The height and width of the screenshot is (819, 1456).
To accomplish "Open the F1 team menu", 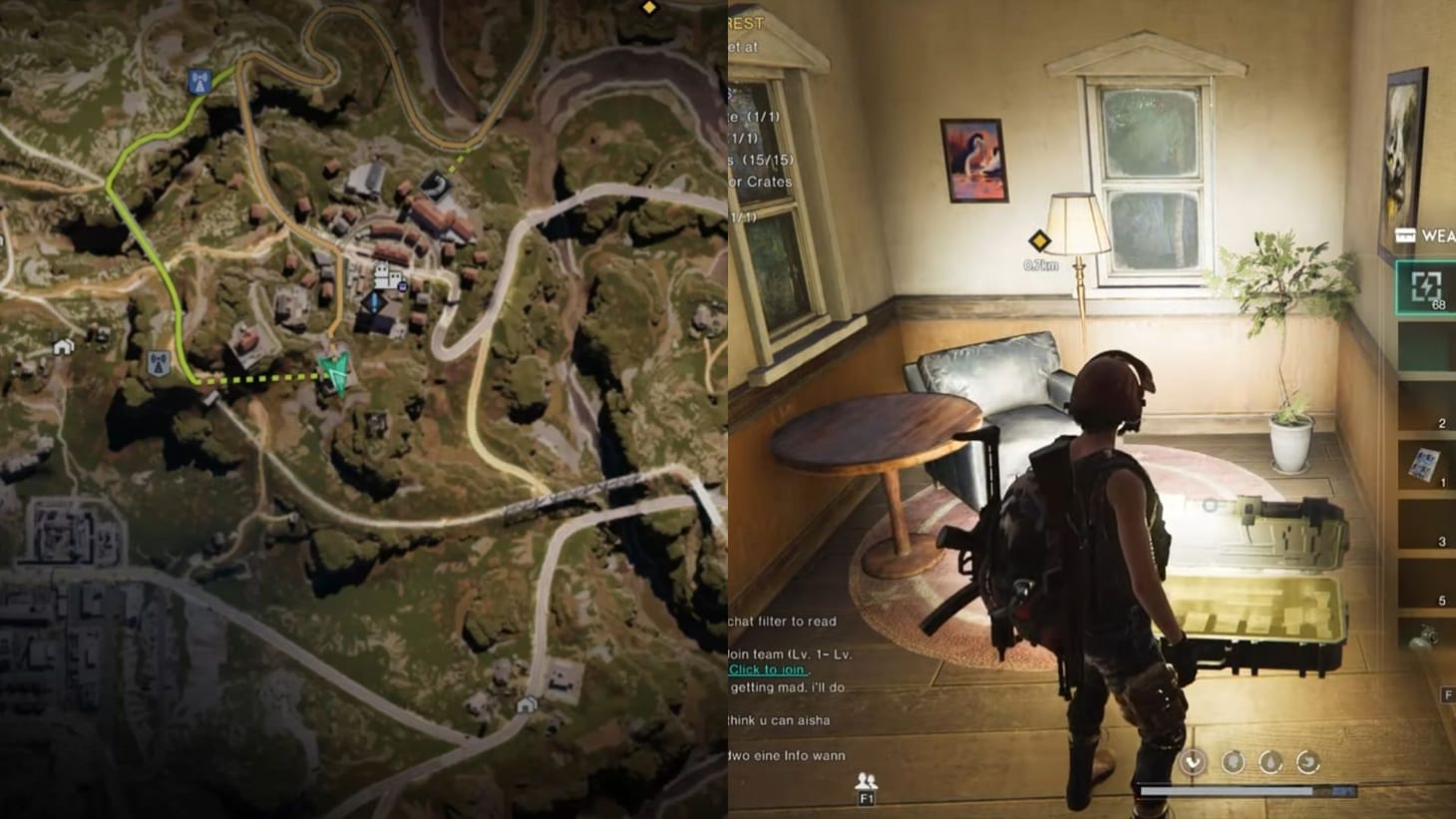I will point(867,798).
